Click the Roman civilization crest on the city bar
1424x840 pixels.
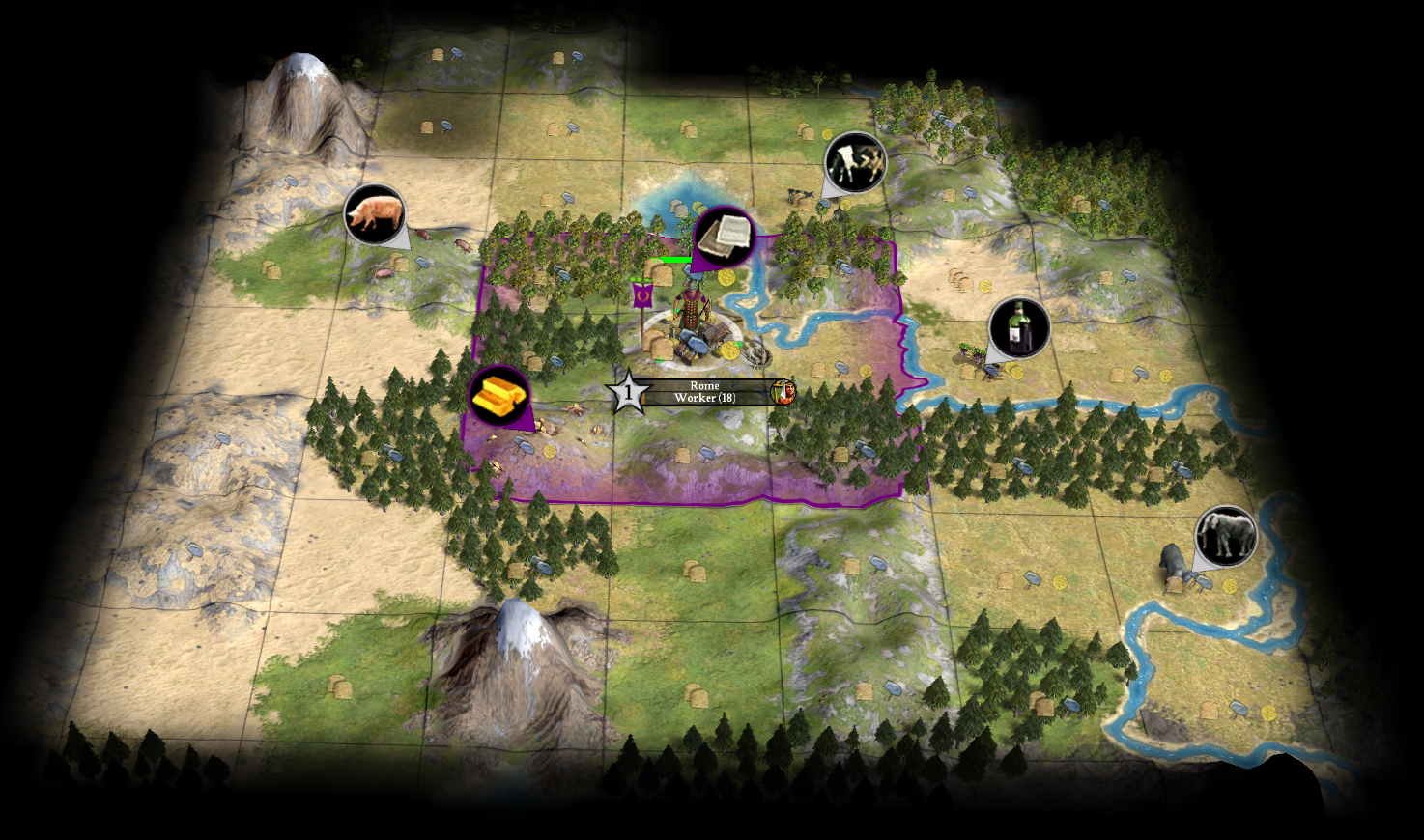point(783,392)
